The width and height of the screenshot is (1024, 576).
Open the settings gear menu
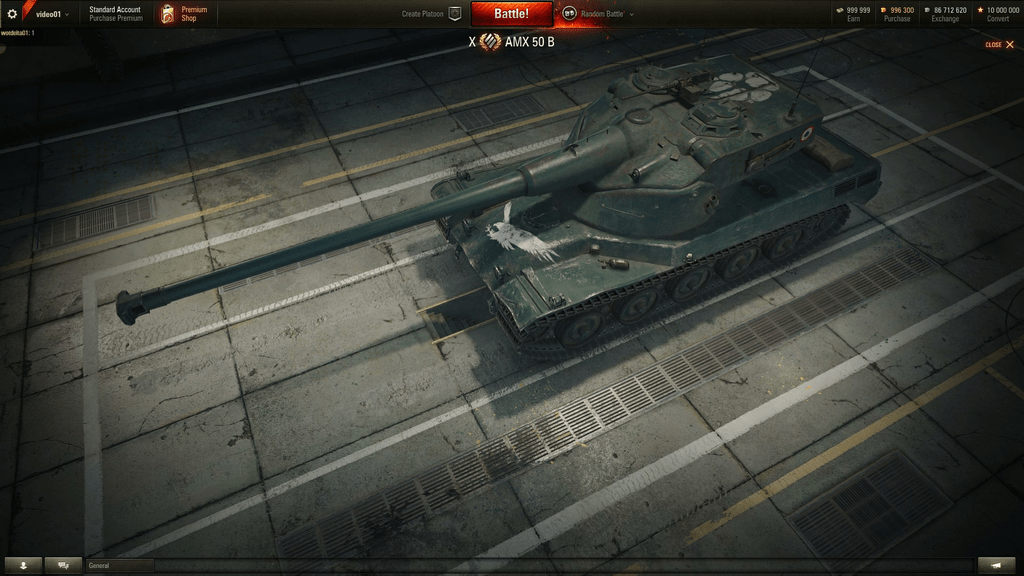[12, 14]
